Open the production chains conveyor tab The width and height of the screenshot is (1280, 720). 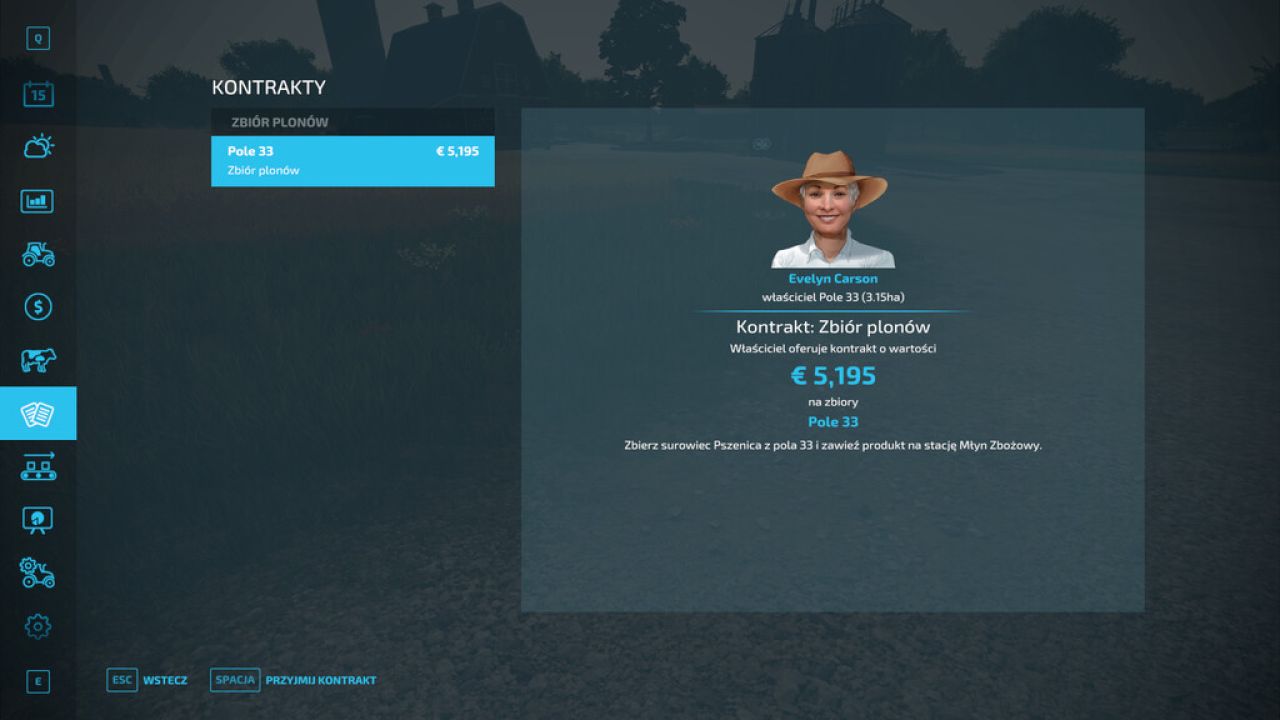pos(38,466)
